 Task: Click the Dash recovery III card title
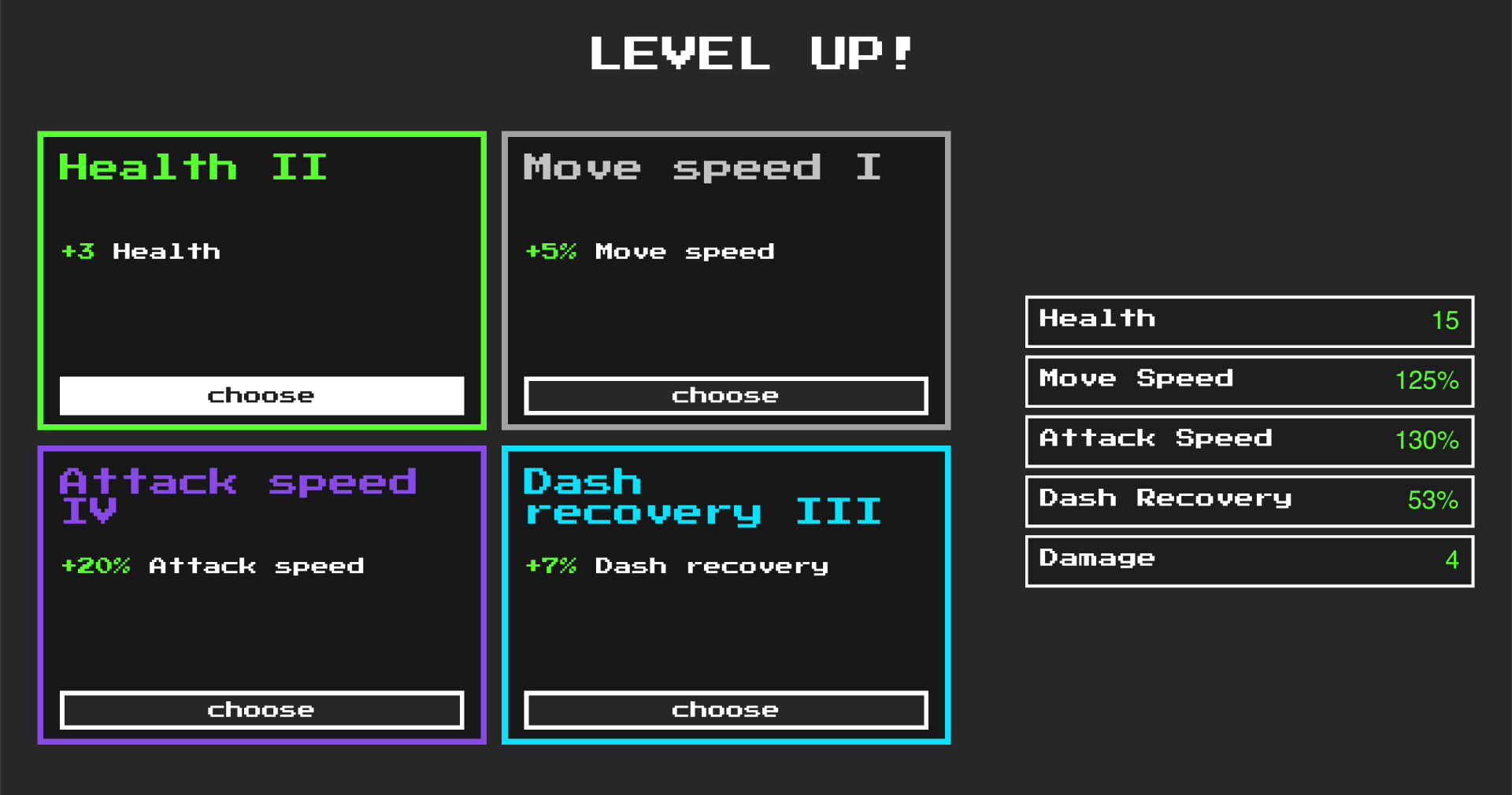coord(701,496)
